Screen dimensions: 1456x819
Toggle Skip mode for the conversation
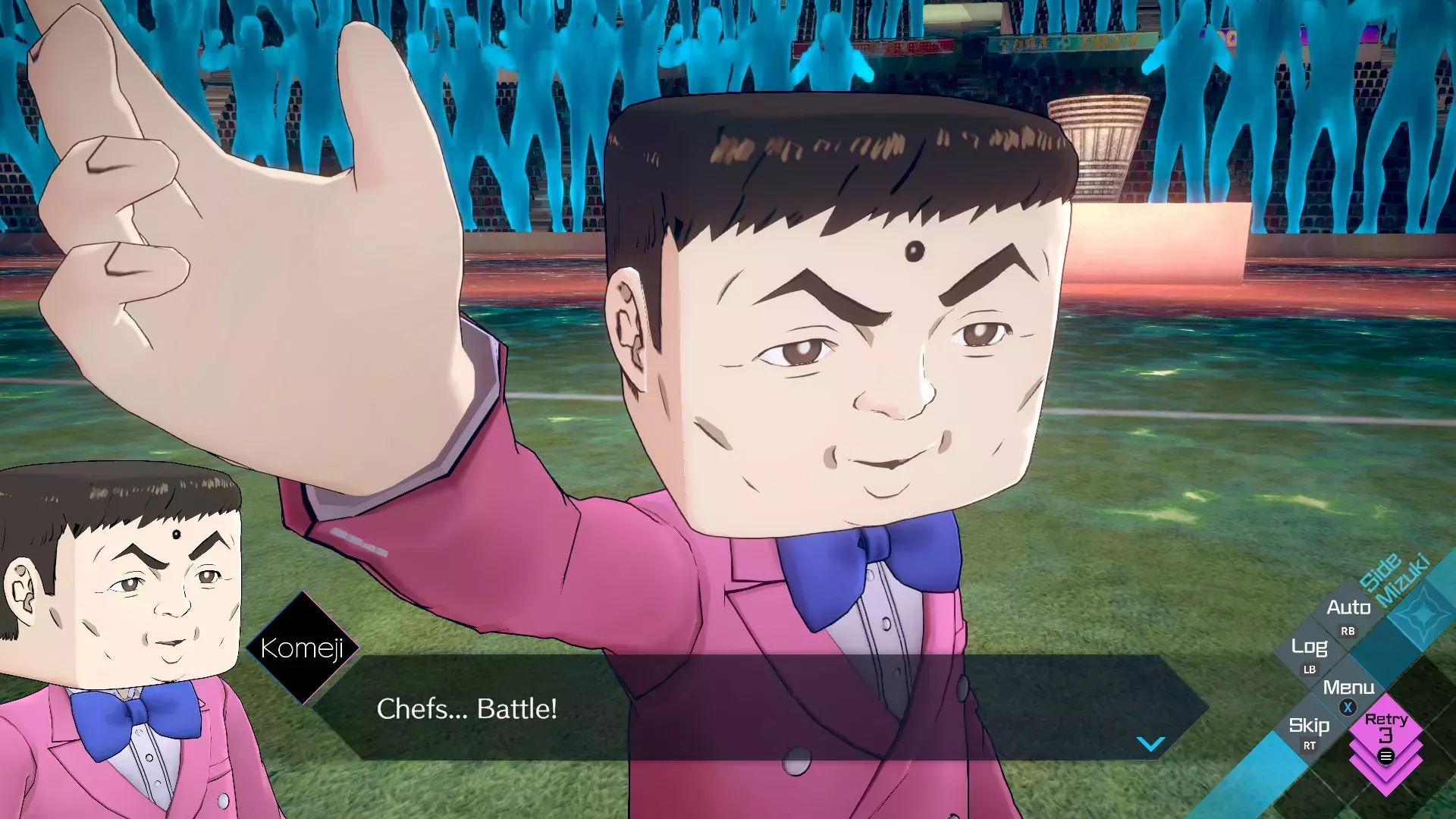tap(1310, 726)
